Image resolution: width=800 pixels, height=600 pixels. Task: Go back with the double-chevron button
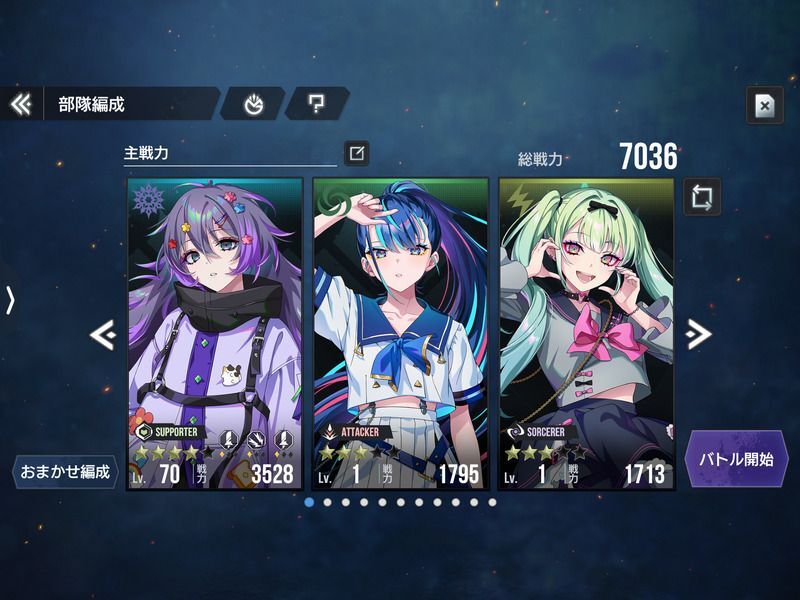21,103
